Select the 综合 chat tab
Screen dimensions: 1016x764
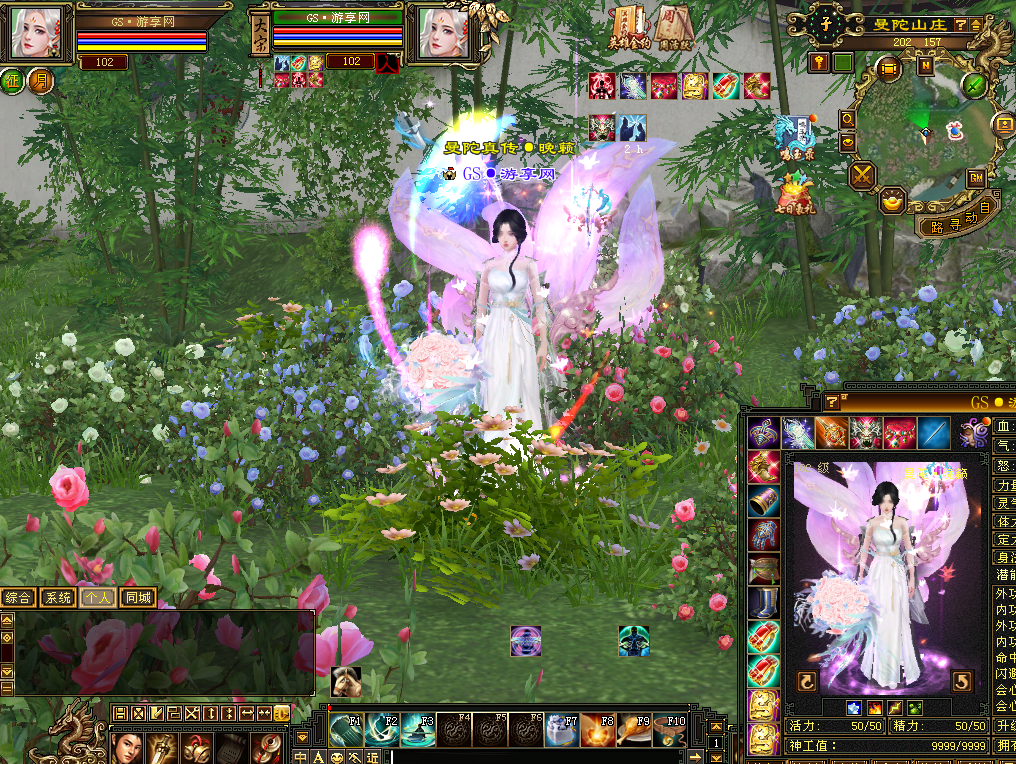point(18,598)
